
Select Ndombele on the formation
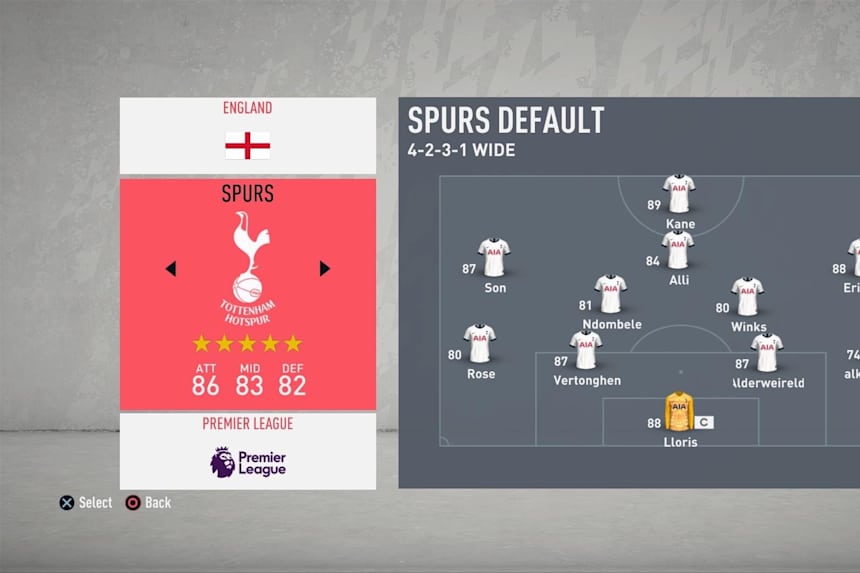pos(610,295)
